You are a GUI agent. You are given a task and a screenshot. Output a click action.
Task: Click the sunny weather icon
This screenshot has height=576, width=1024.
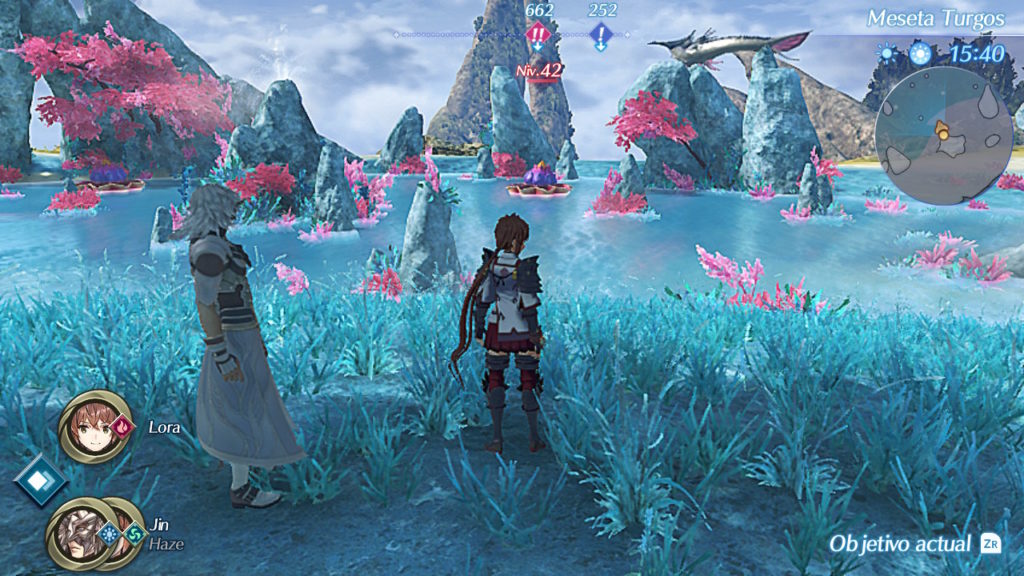point(886,54)
